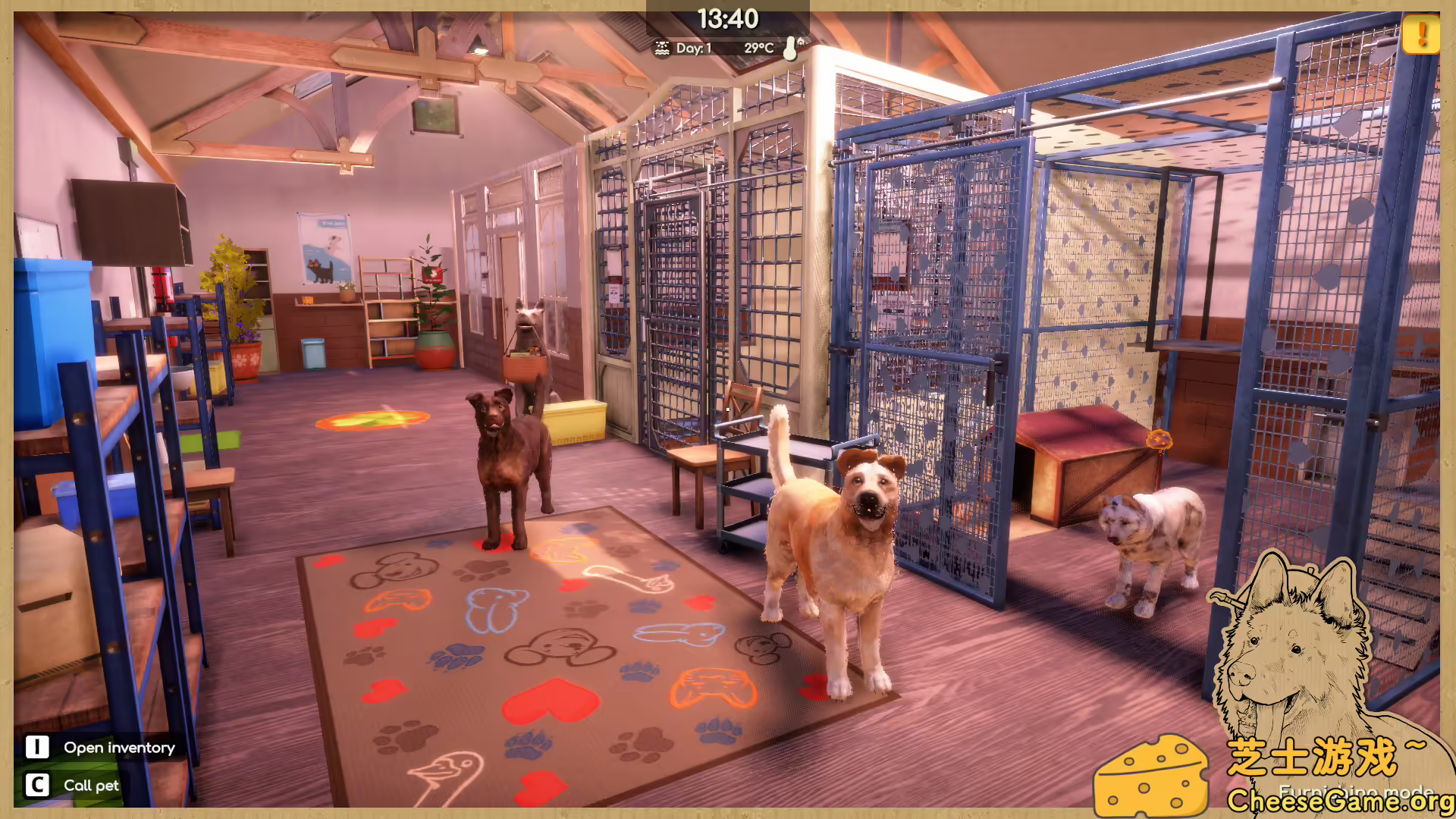The image size is (1456, 819).
Task: Toggle the temperature reading 29°C
Action: coord(758,47)
